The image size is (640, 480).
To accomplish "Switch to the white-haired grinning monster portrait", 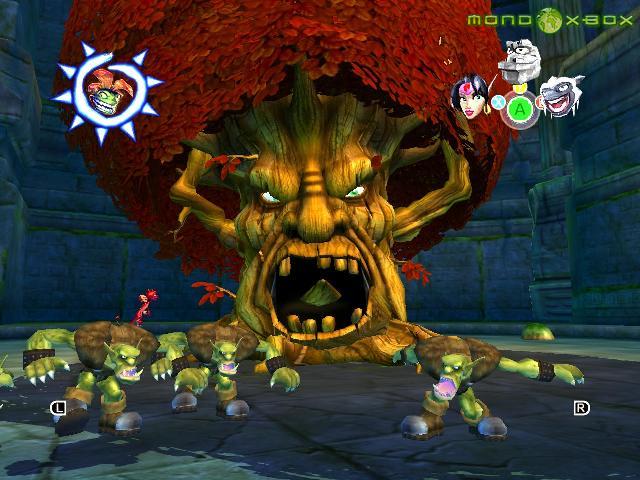I will 557,98.
